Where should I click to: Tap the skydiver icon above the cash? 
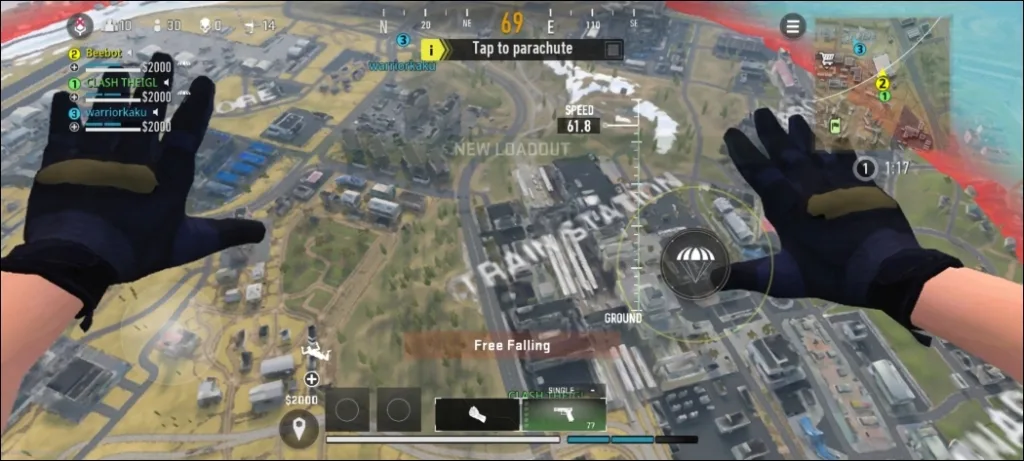311,354
